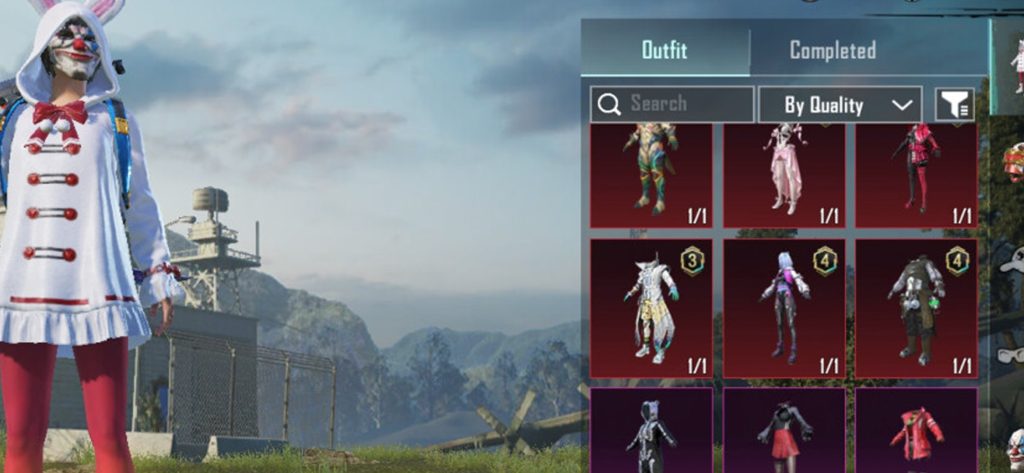Choose the pink dress outfit
This screenshot has width=1024, height=473.
784,172
